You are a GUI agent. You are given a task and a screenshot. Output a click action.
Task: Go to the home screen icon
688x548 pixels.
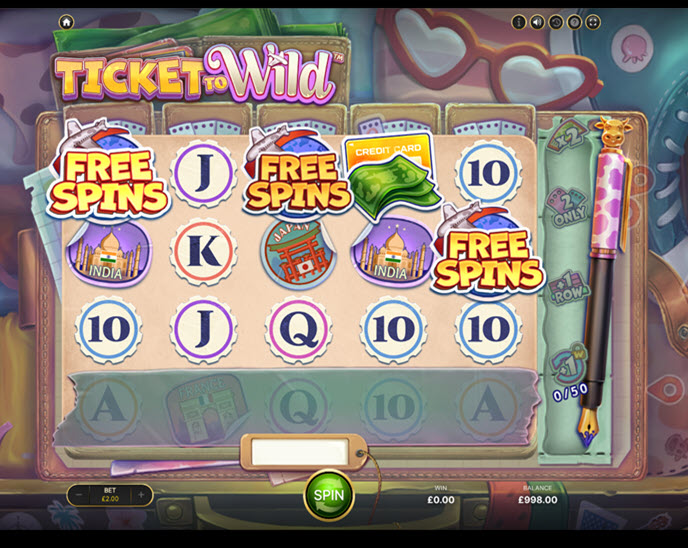coord(66,21)
